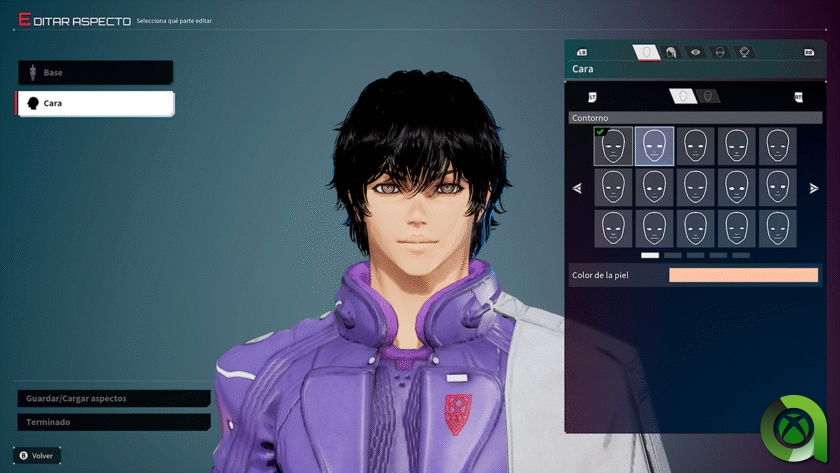Click the Terminado button
The width and height of the screenshot is (840, 473).
tap(113, 422)
